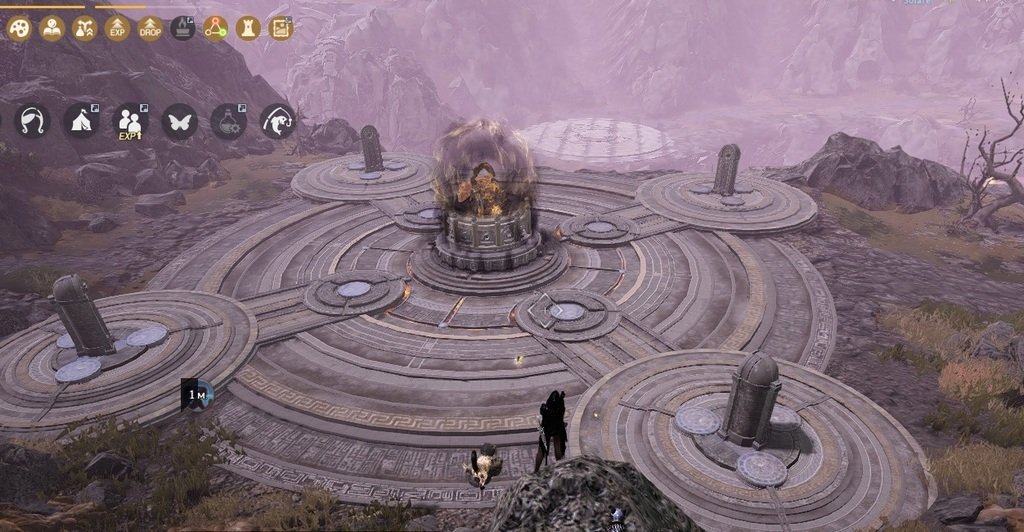The height and width of the screenshot is (532, 1024).
Task: Open the camp tent icon
Action: [x=81, y=121]
